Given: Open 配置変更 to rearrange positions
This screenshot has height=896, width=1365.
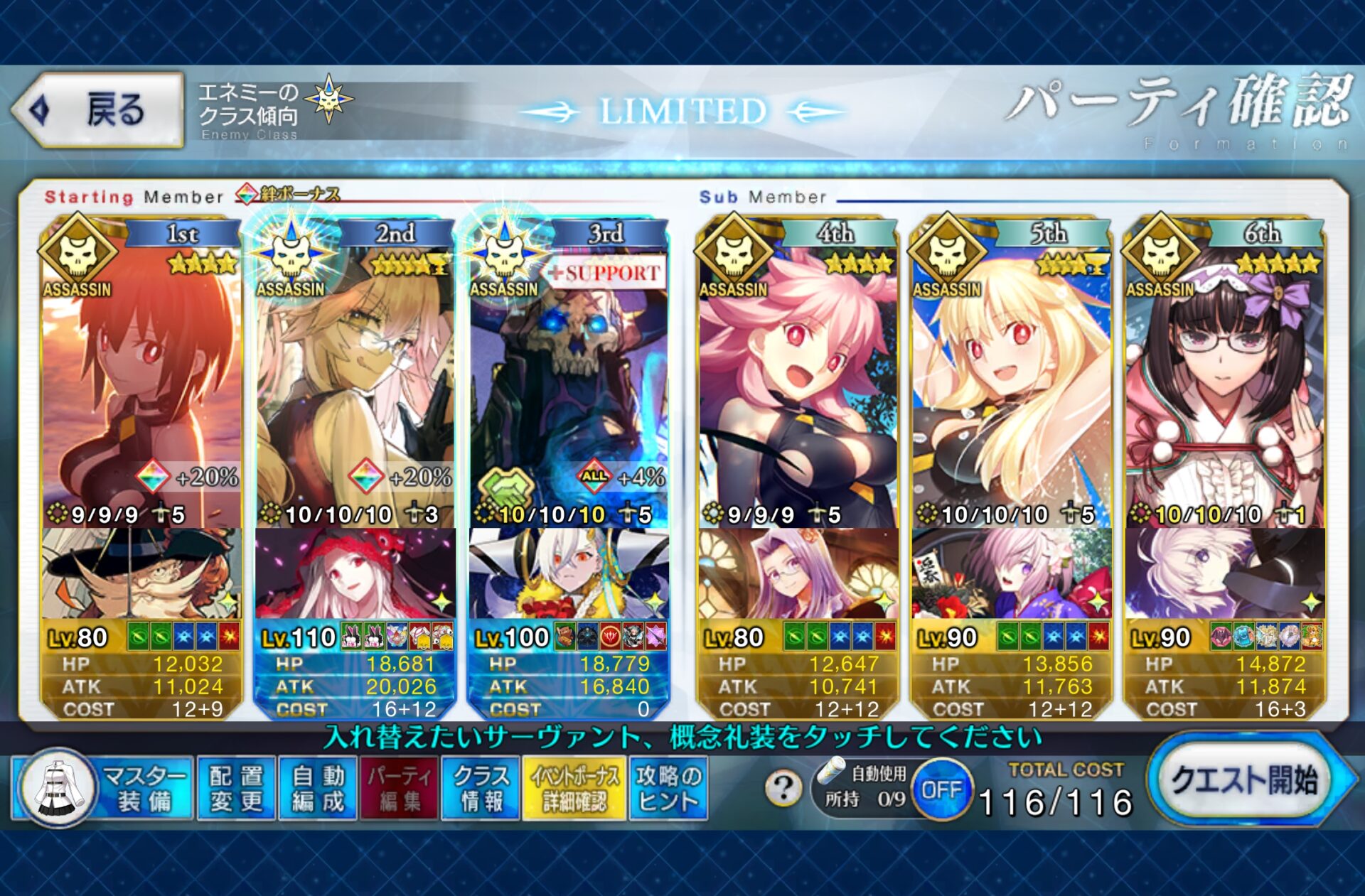Looking at the screenshot, I should click(x=236, y=788).
